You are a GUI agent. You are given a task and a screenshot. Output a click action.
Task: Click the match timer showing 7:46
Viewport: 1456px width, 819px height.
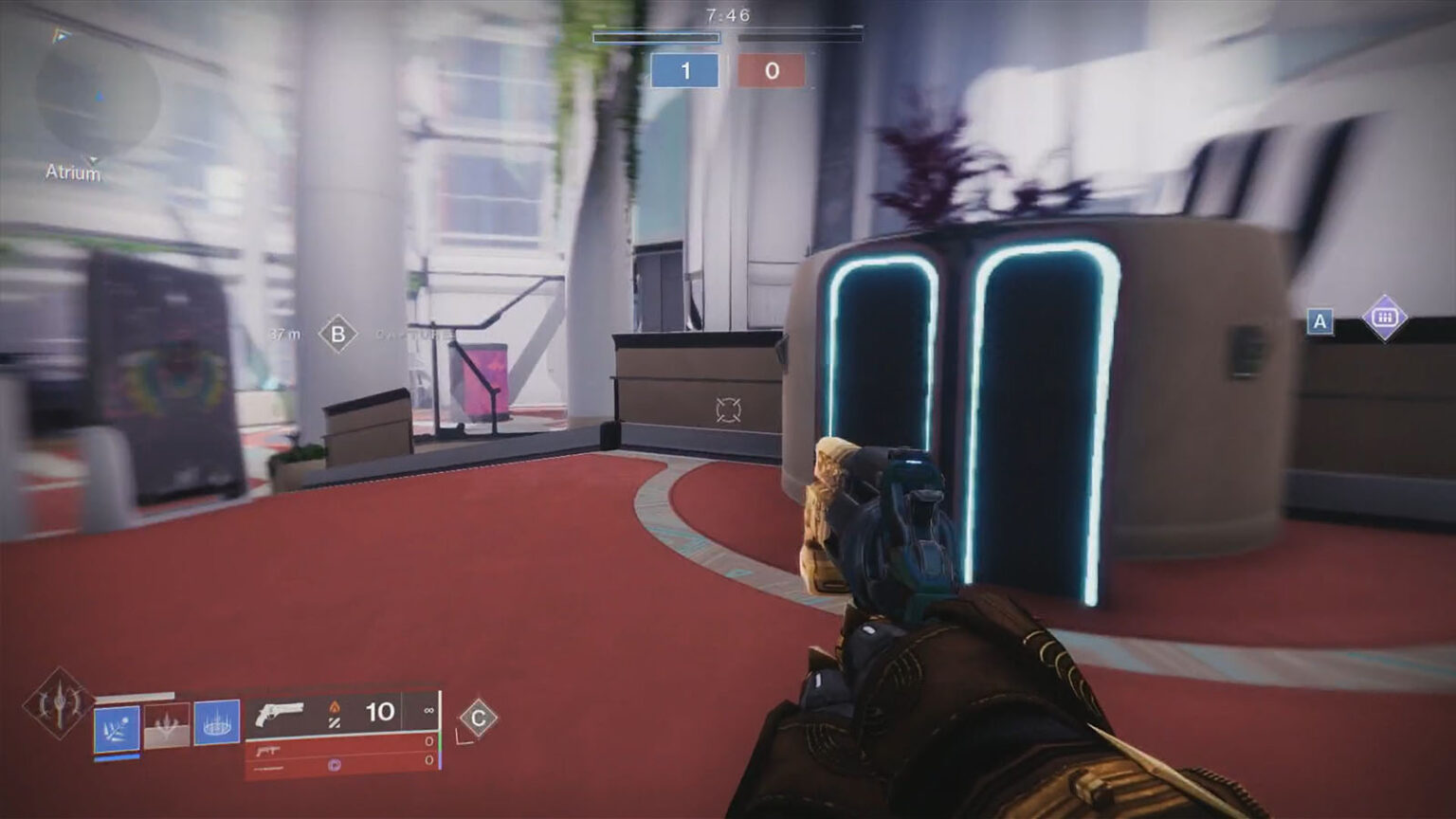tap(726, 13)
